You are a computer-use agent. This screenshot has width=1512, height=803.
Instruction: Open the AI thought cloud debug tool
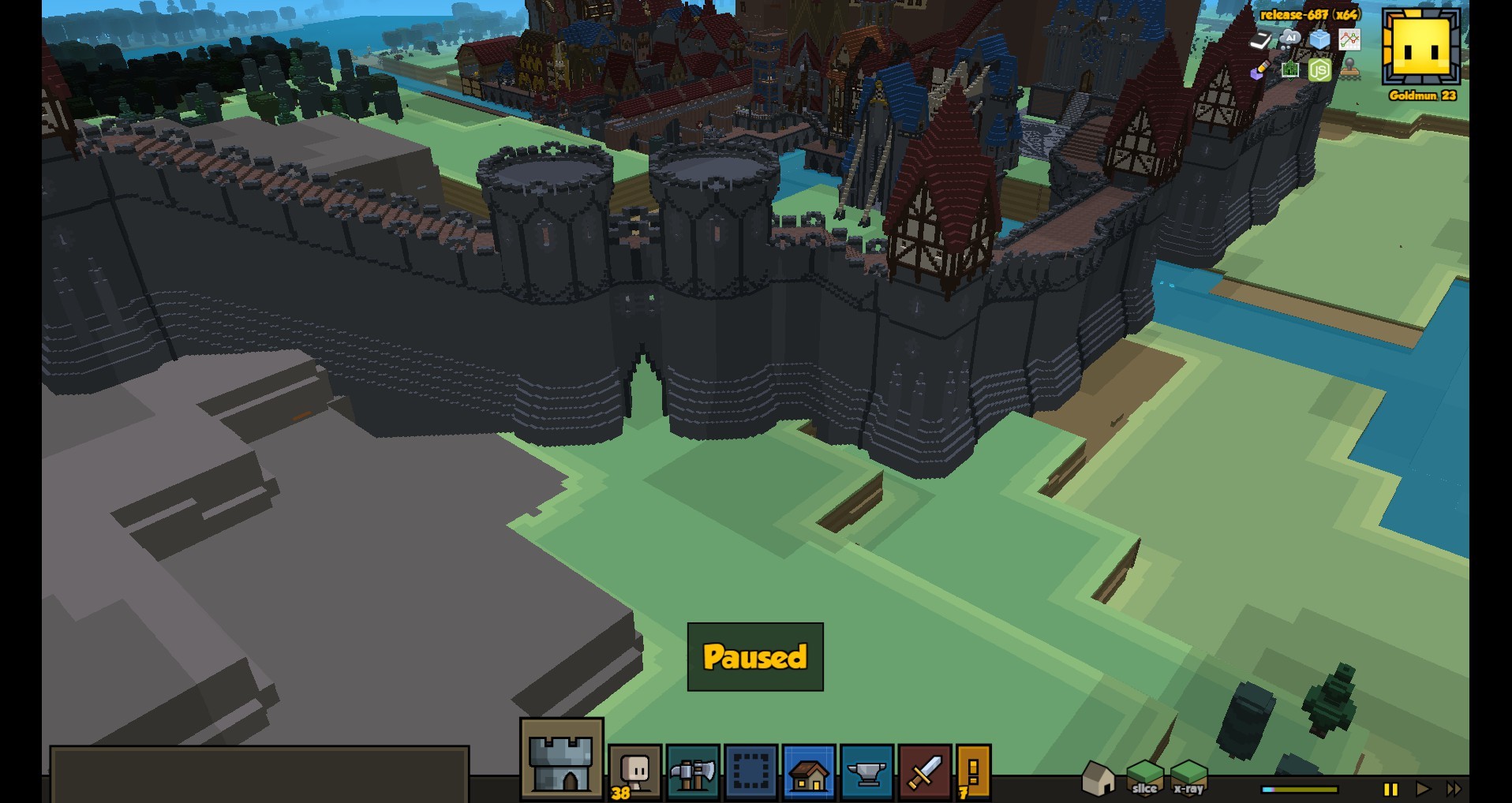pyautogui.click(x=1289, y=39)
